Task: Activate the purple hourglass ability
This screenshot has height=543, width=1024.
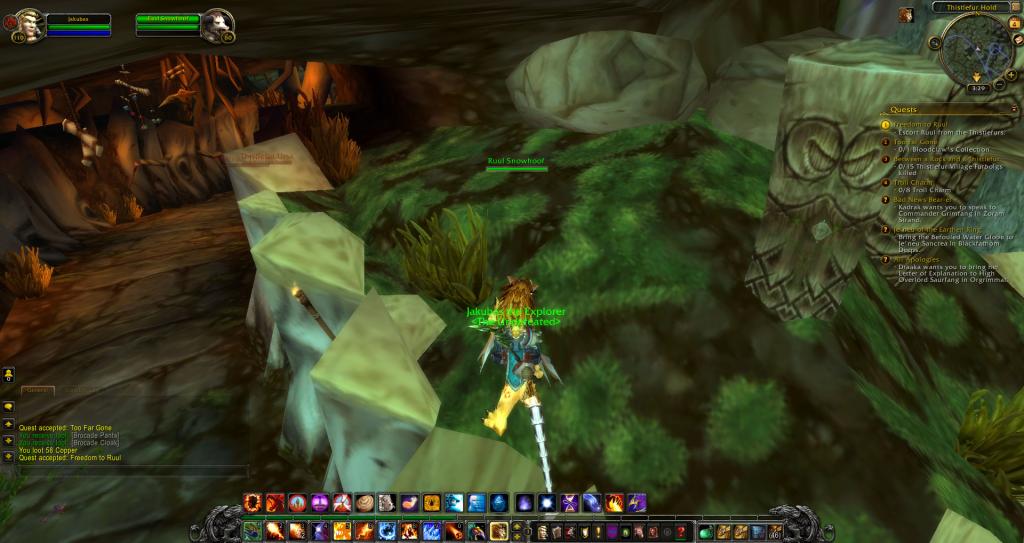Action: point(570,502)
